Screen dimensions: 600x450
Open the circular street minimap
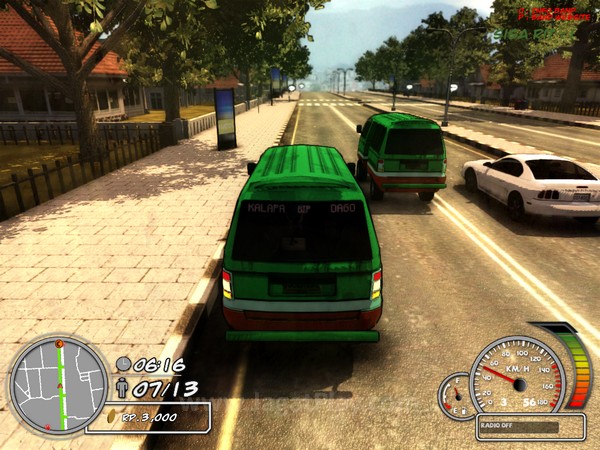click(x=58, y=385)
